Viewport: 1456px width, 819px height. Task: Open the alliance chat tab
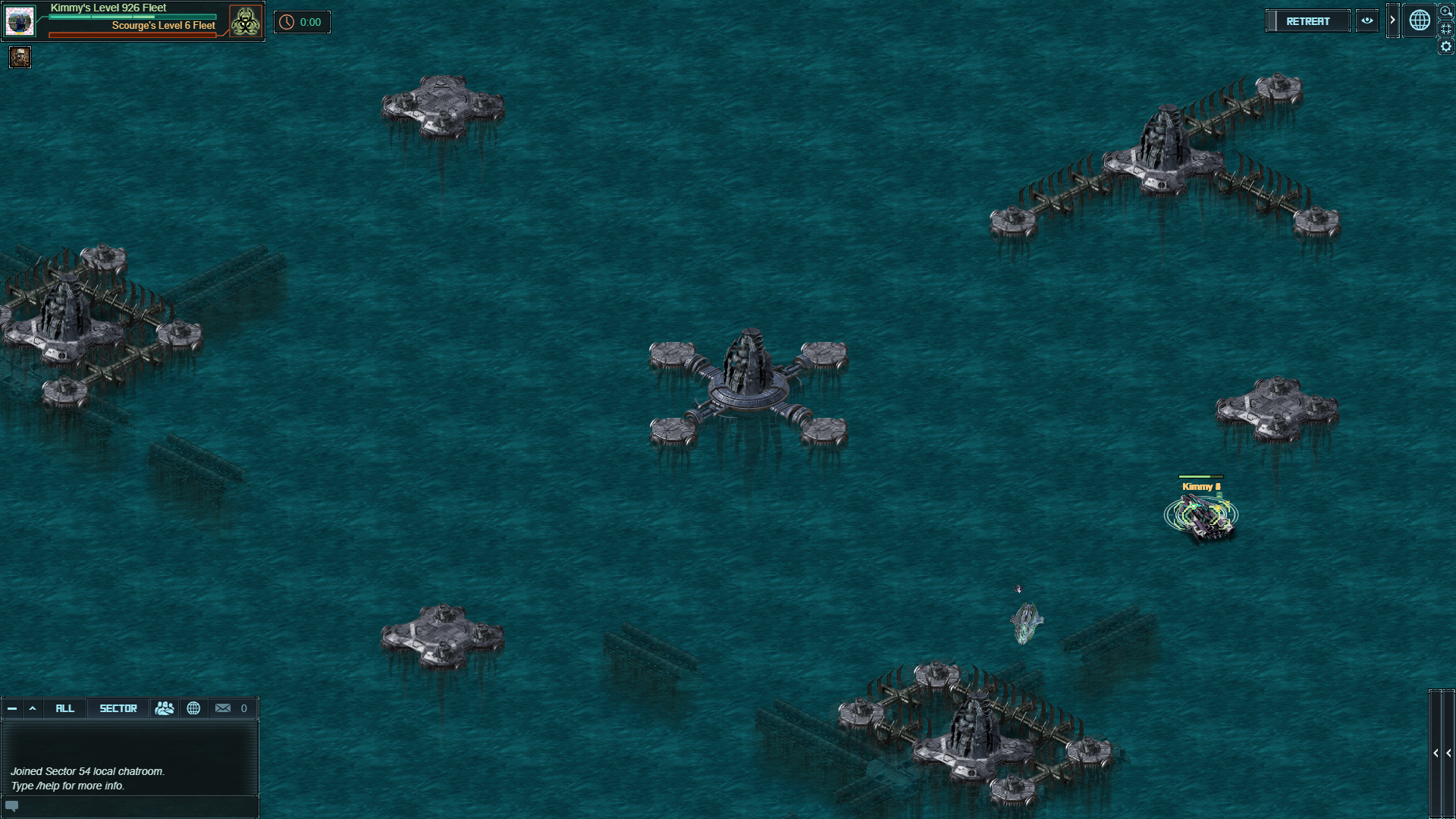point(165,708)
